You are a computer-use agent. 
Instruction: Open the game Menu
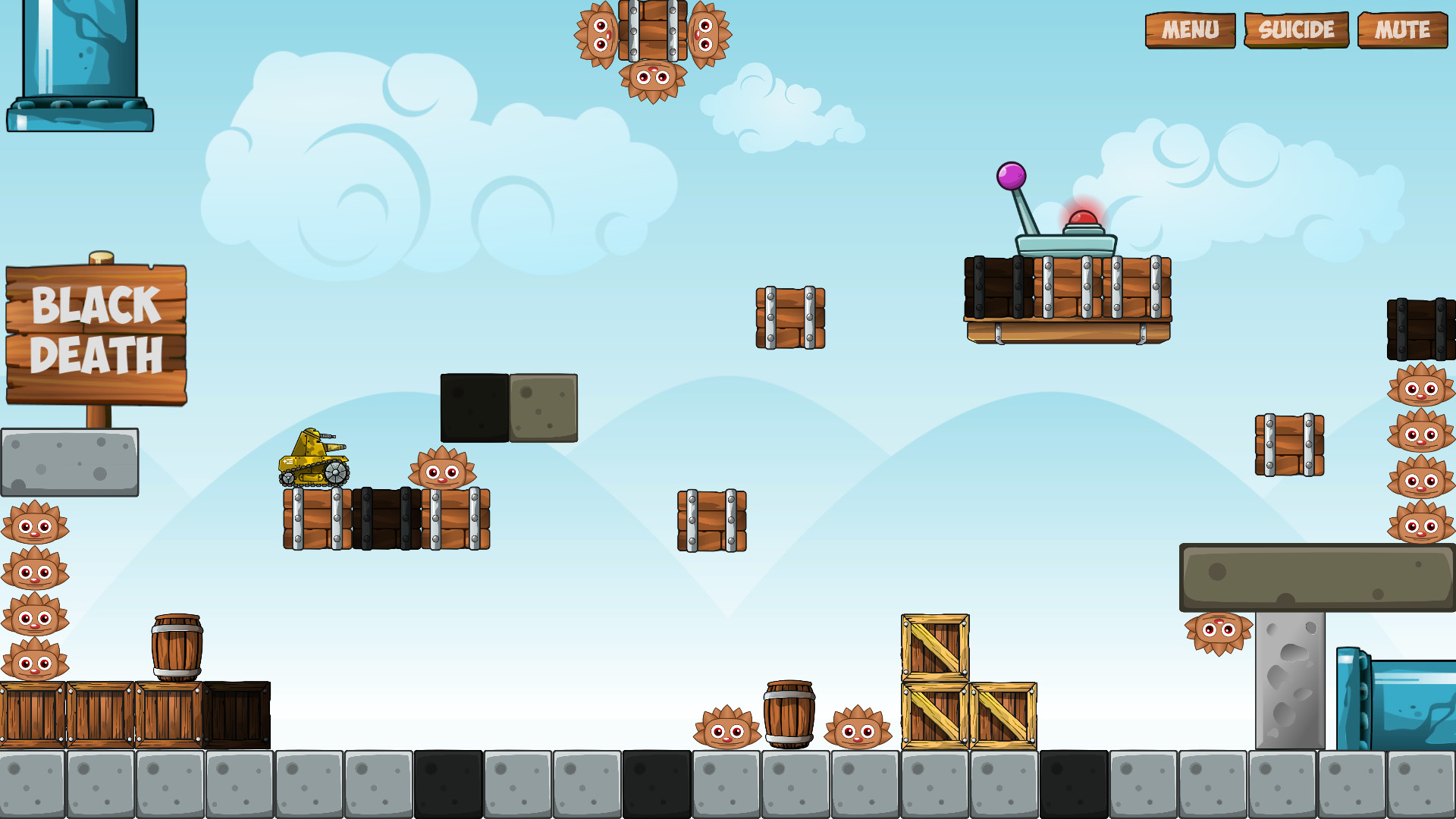click(1190, 30)
